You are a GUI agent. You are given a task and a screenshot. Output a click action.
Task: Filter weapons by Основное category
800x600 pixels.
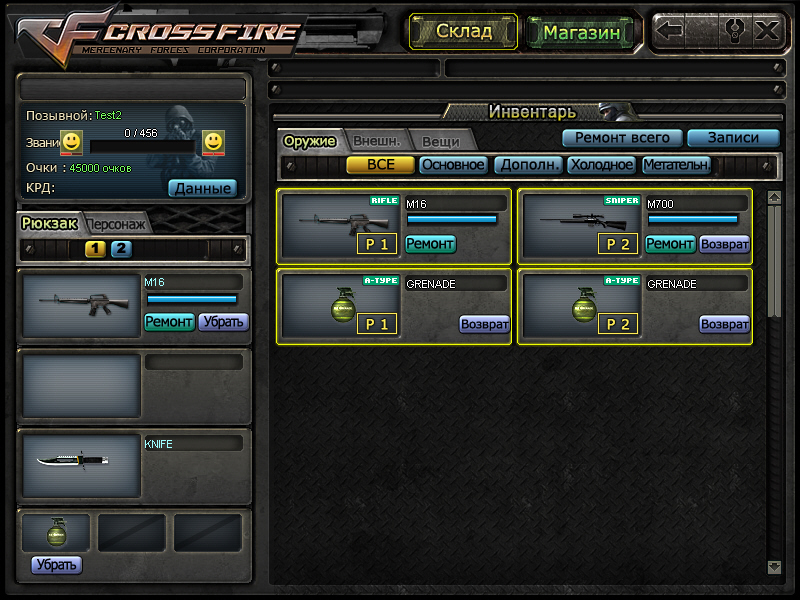coord(453,165)
